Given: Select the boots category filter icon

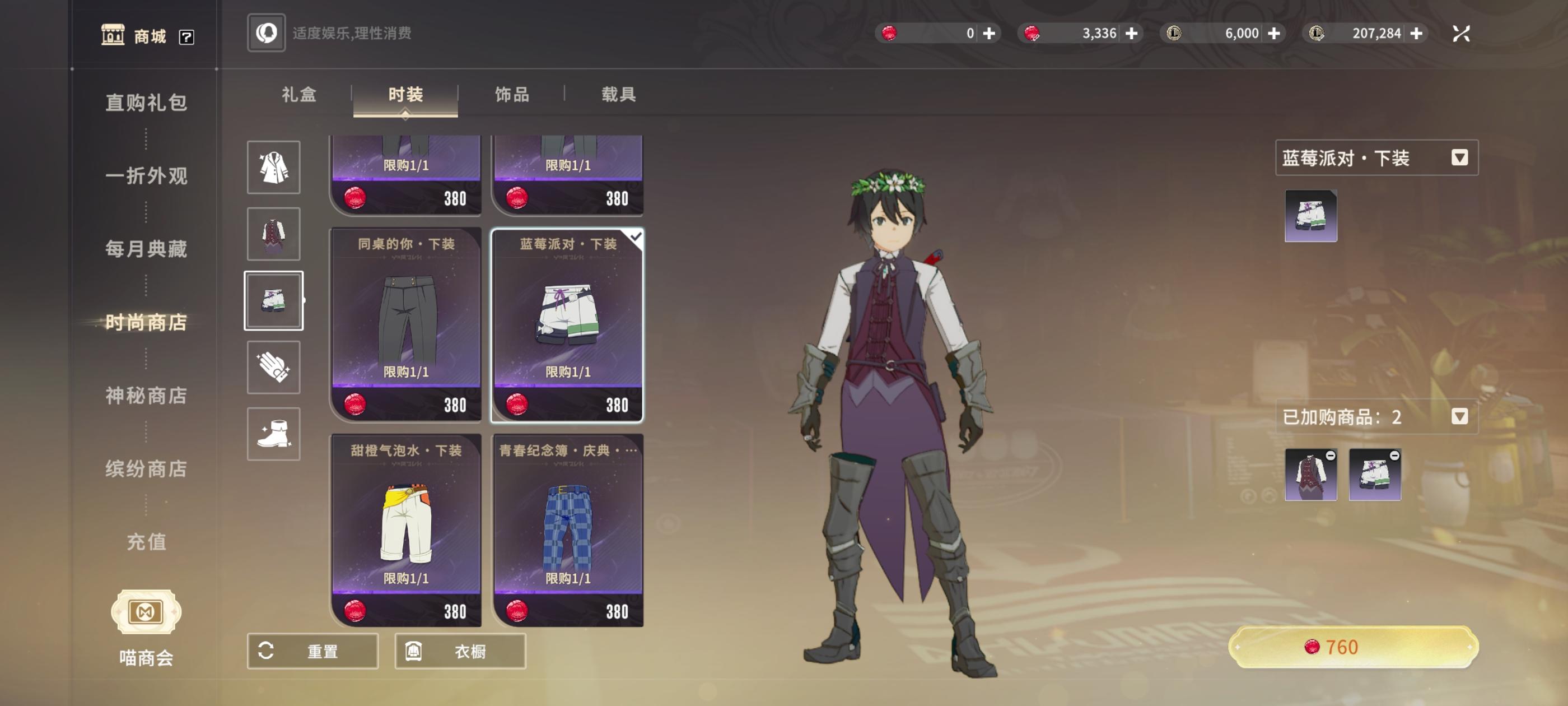Looking at the screenshot, I should click(273, 434).
